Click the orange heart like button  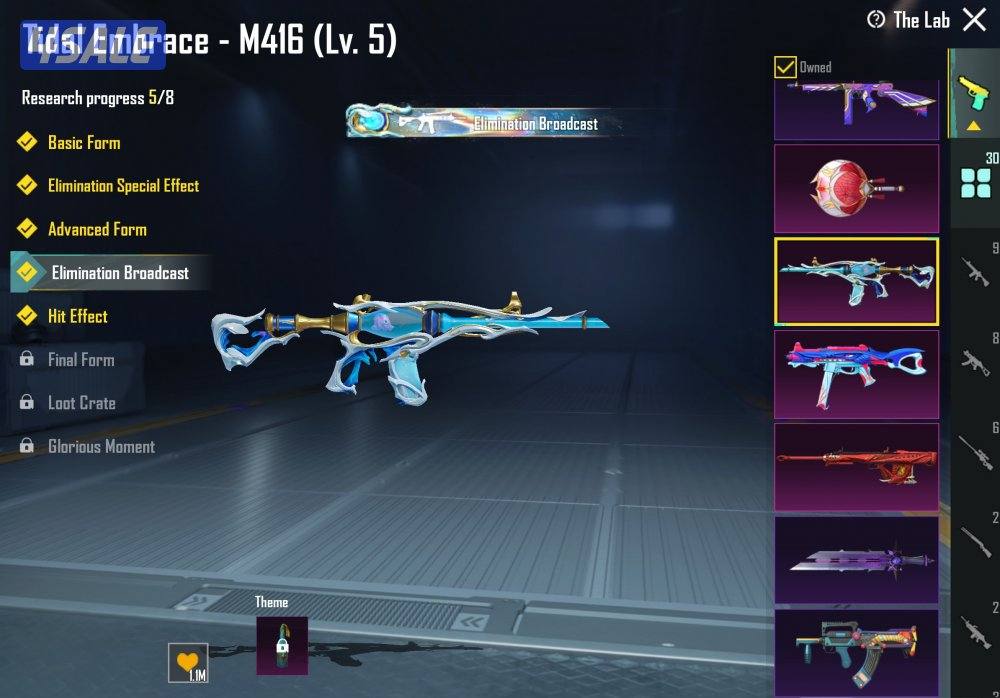point(188,662)
